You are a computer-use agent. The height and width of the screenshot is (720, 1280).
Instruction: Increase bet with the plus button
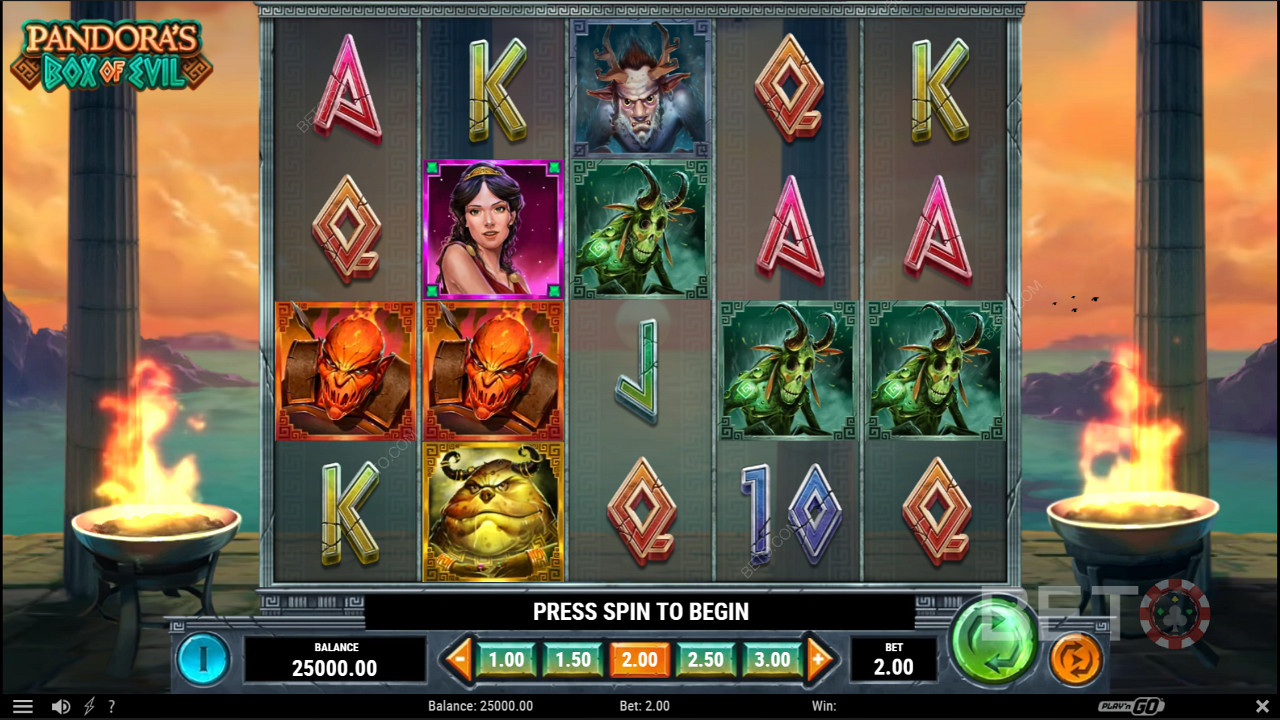[x=819, y=660]
